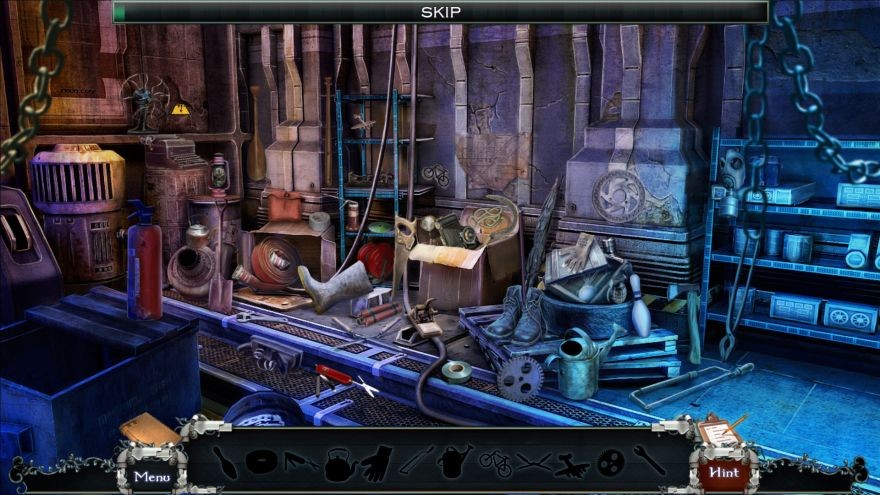Select the glove silhouette
Viewport: 880px width, 495px height.
pyautogui.click(x=376, y=463)
